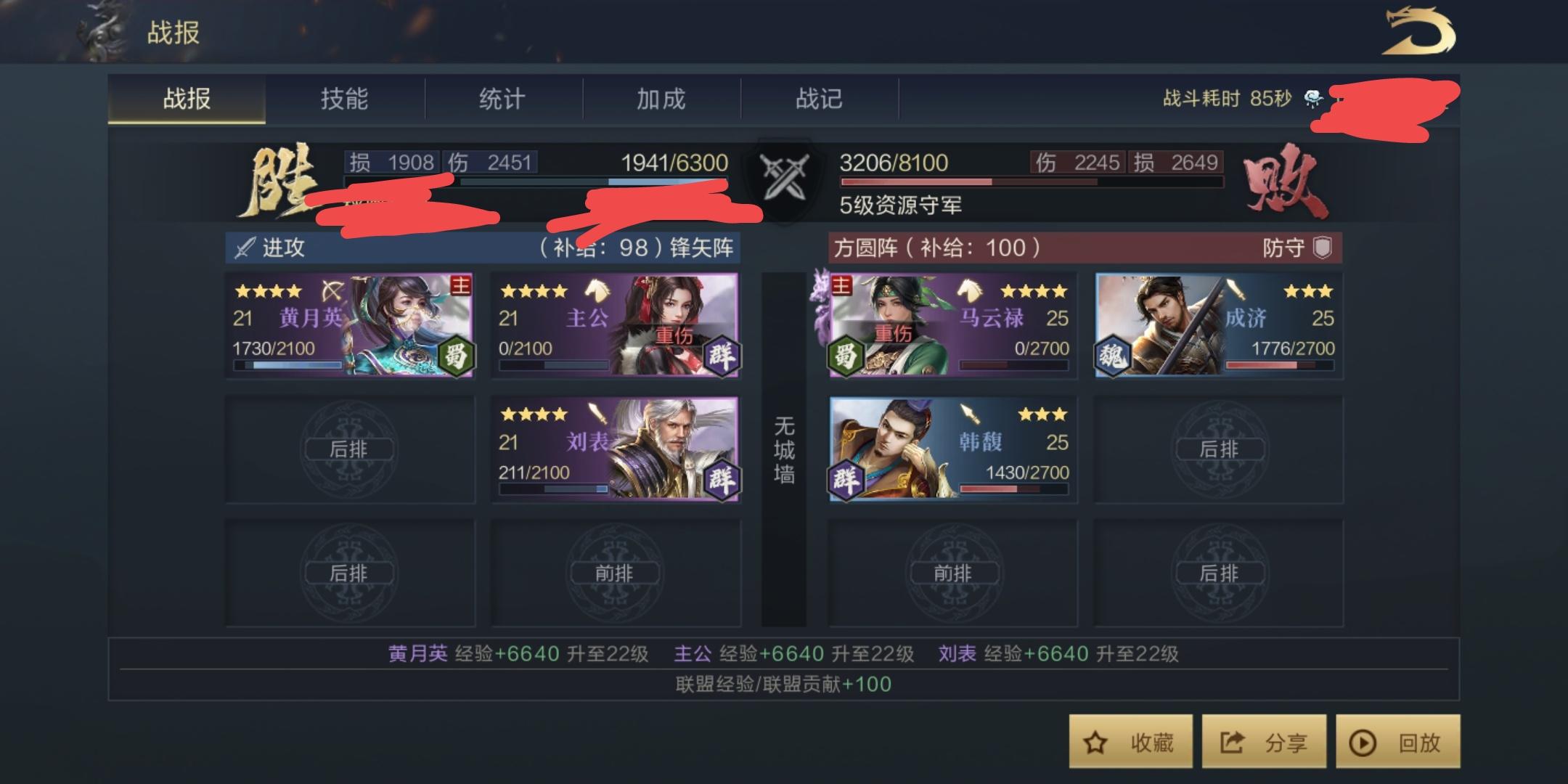1568x784 pixels.
Task: Switch to the 加成 tab
Action: [663, 99]
